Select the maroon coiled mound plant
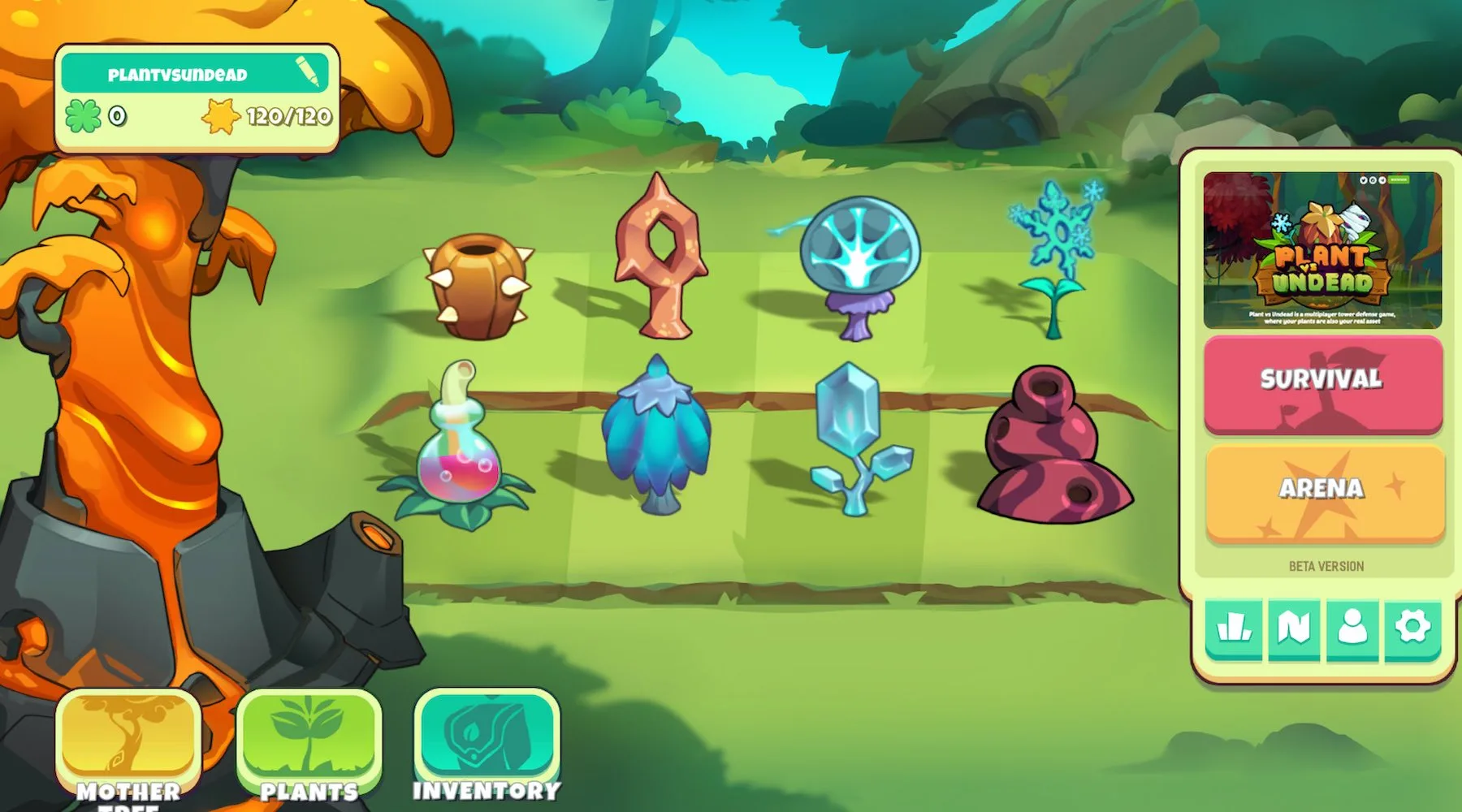1462x812 pixels. 1052,445
